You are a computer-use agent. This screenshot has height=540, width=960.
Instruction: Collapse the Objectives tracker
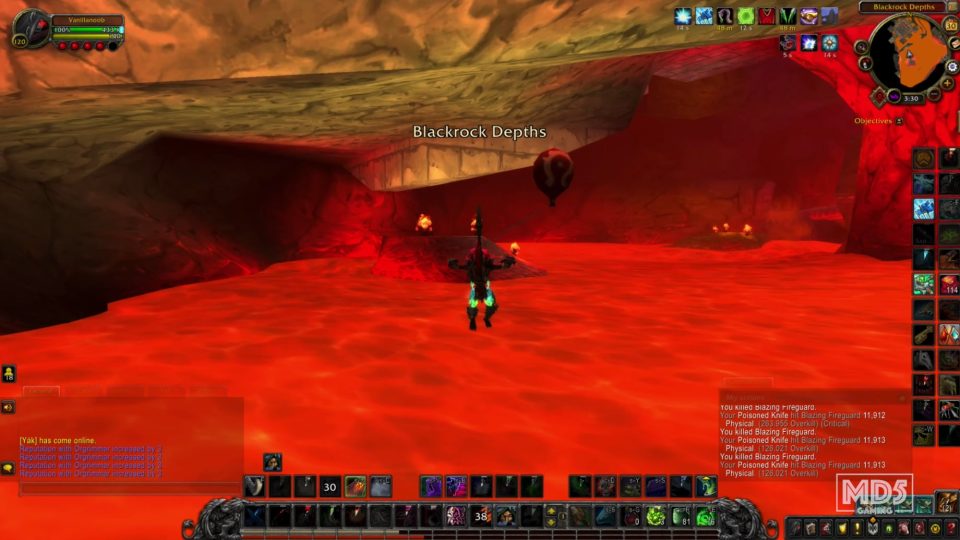click(899, 121)
